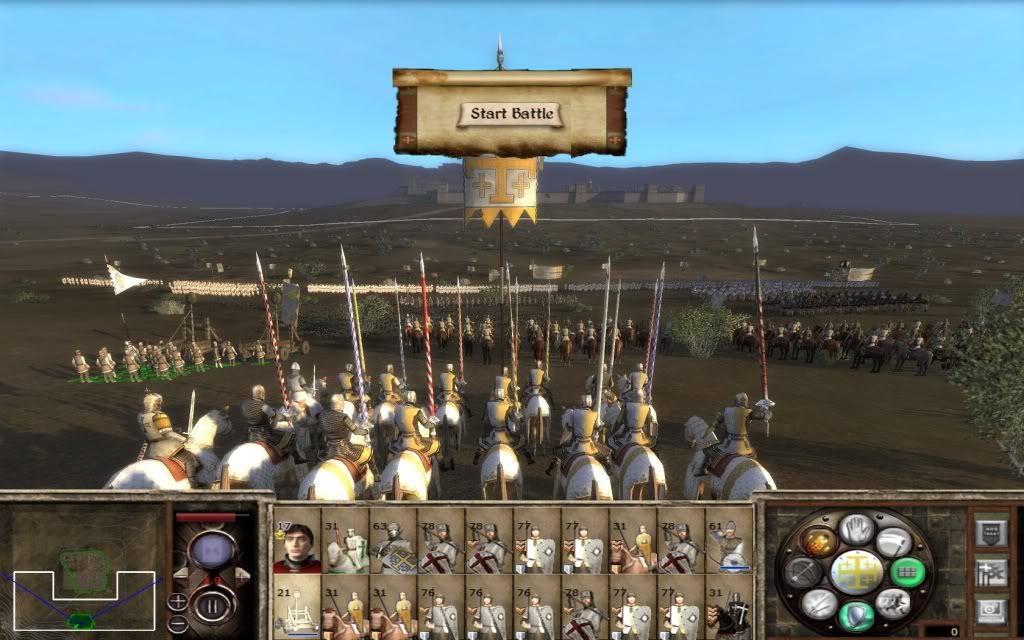Zoom out the minimap with minus button
This screenshot has height=640, width=1024.
177,621
